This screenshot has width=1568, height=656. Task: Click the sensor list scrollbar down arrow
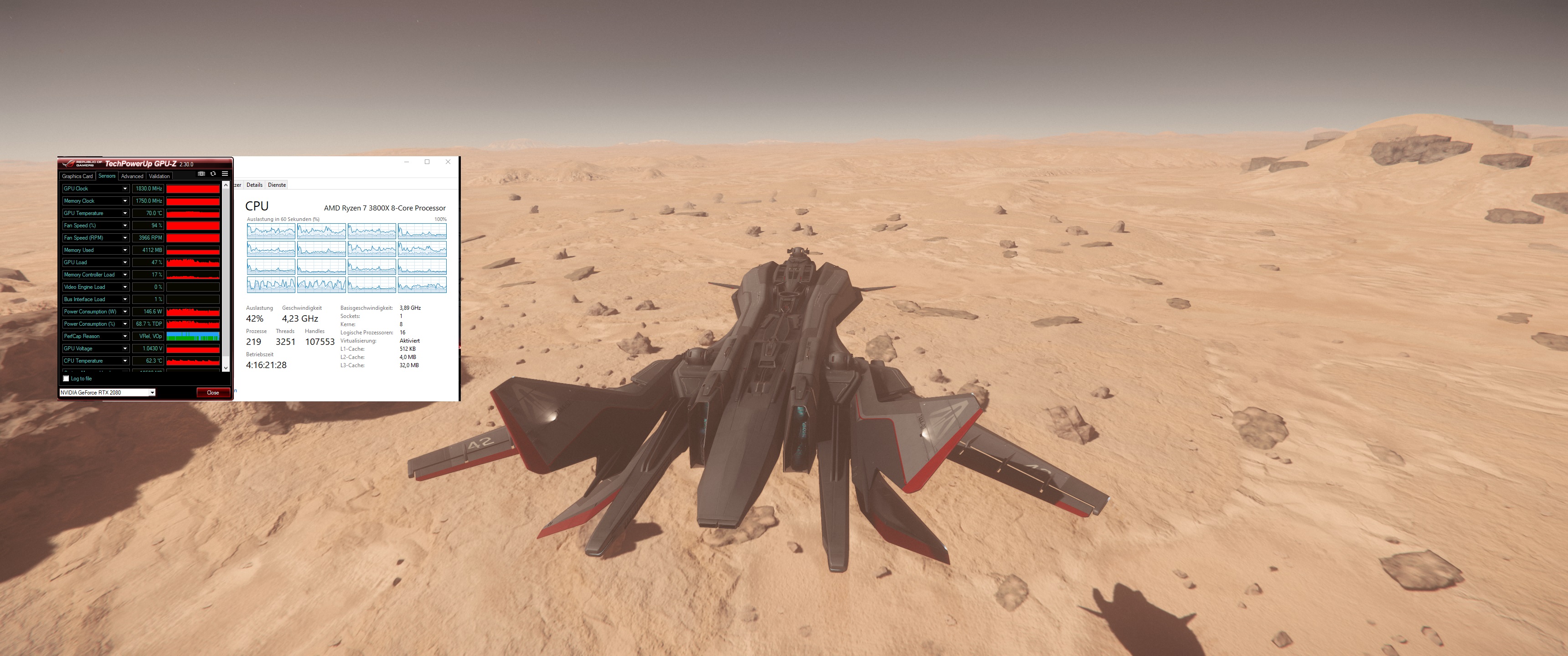coord(225,368)
